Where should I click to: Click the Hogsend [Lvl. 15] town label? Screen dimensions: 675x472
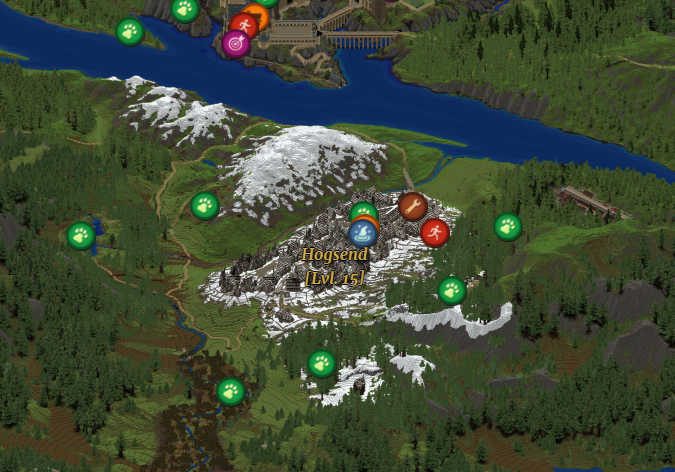[335, 266]
